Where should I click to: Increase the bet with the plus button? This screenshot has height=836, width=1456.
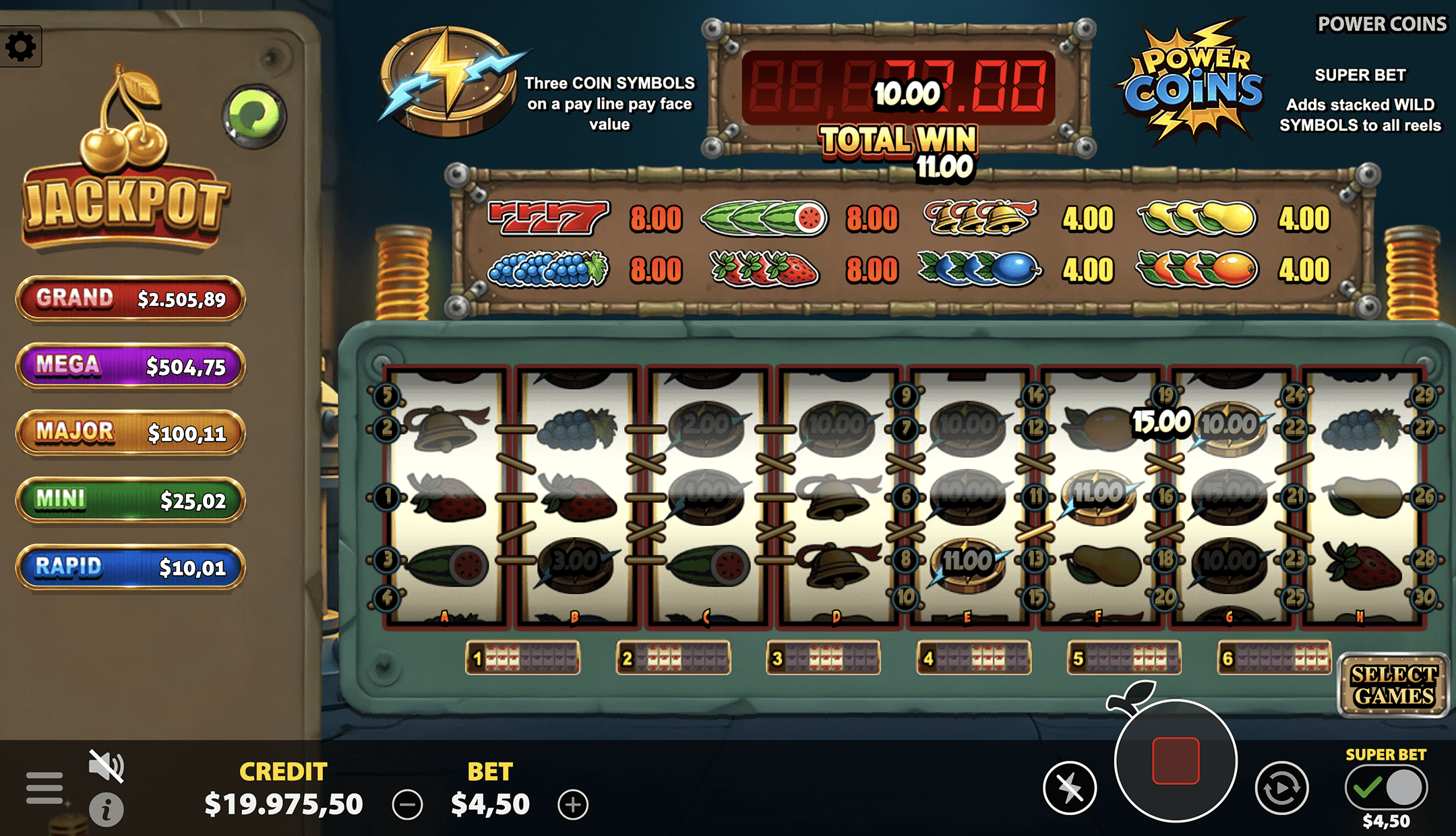[x=573, y=804]
